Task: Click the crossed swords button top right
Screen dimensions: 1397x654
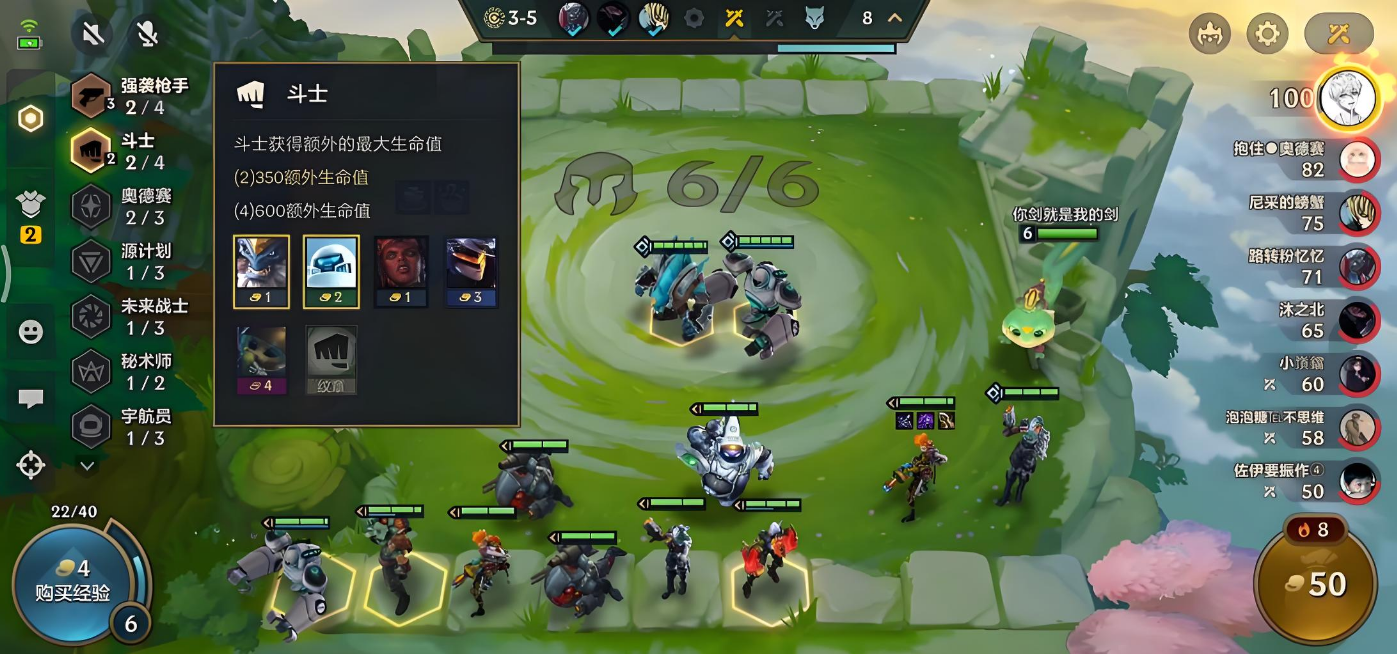Action: point(1338,34)
